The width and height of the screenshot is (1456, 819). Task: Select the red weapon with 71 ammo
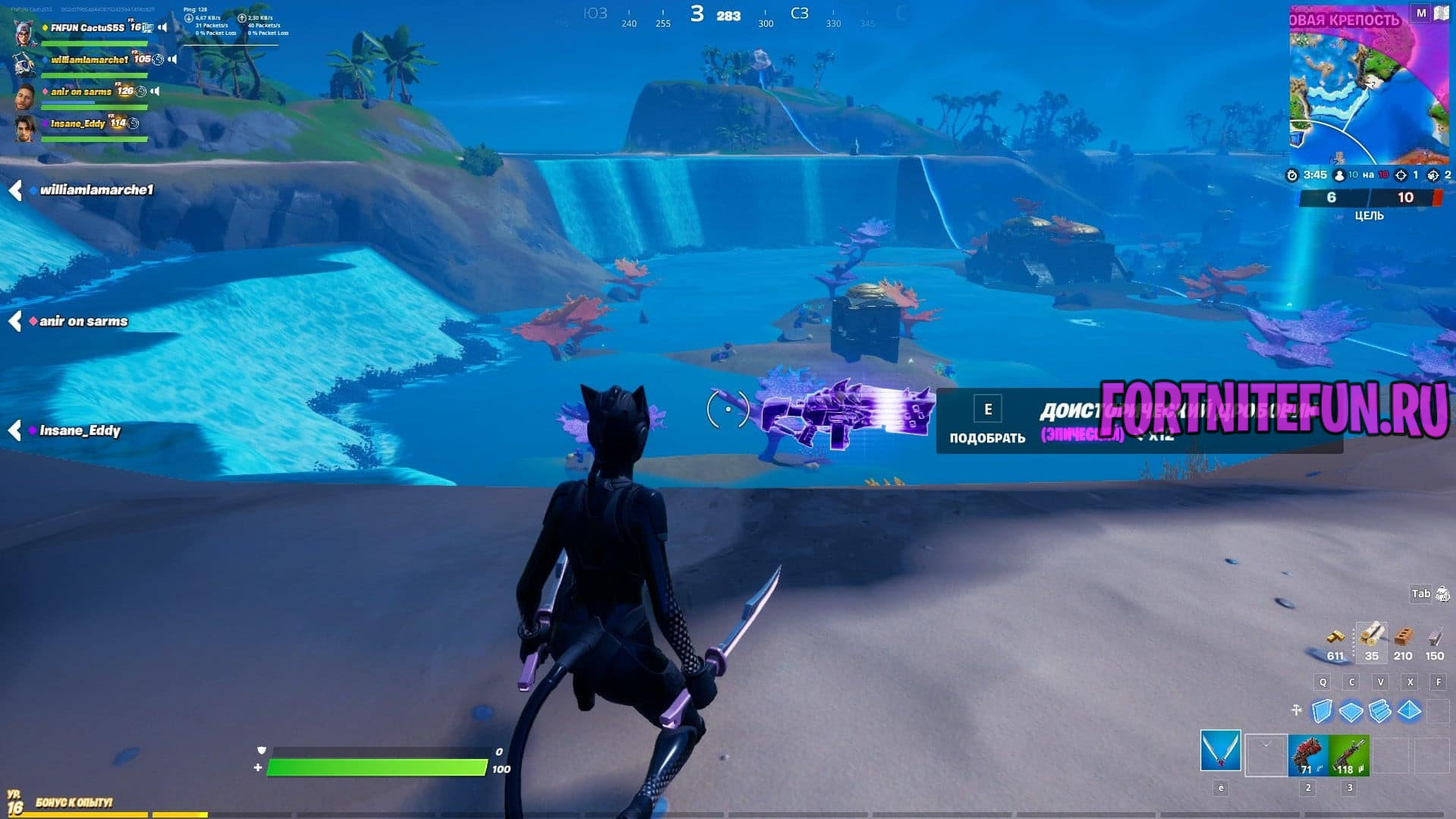click(x=1307, y=755)
